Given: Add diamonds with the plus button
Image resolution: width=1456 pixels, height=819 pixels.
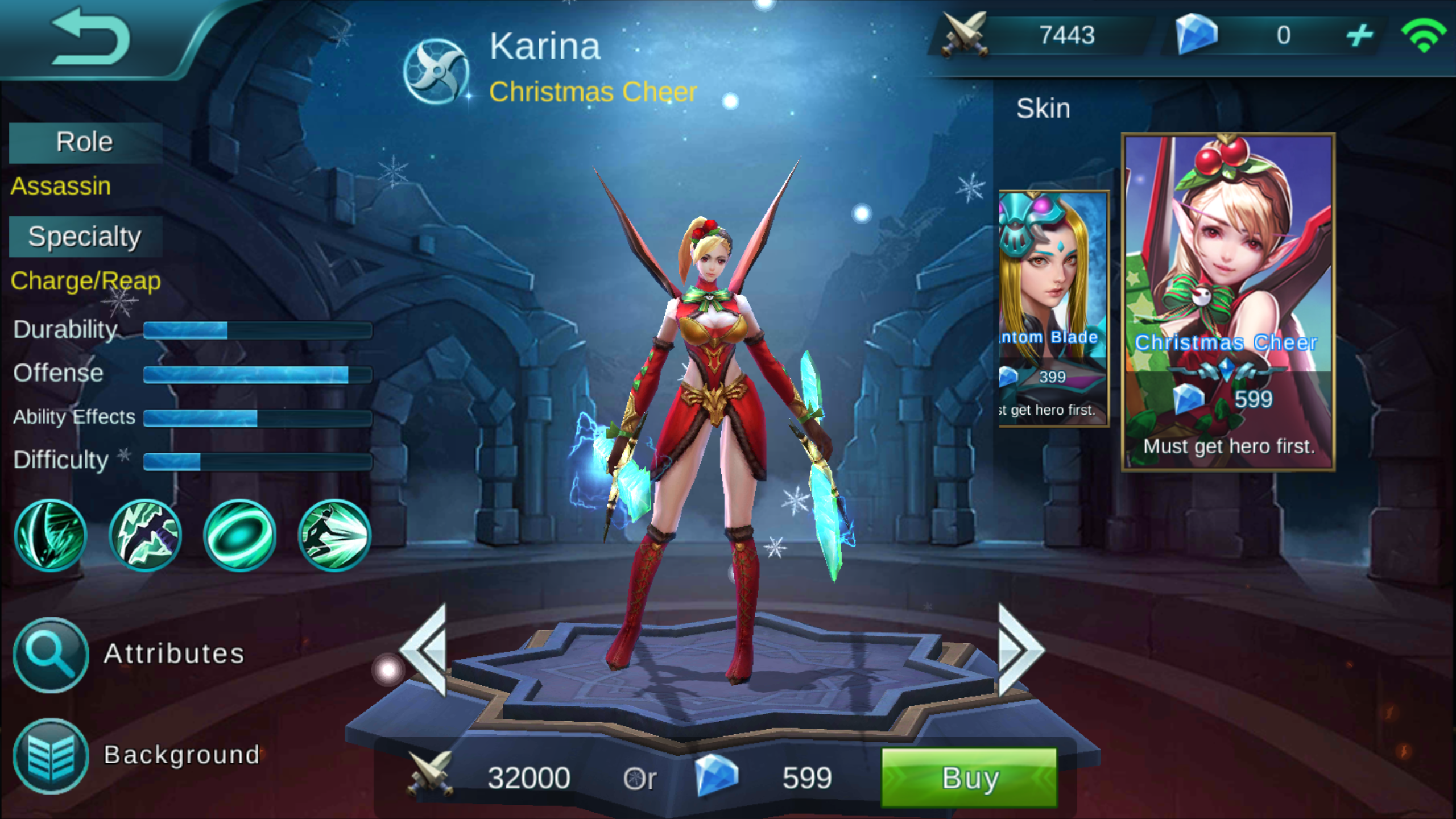Looking at the screenshot, I should [x=1359, y=36].
